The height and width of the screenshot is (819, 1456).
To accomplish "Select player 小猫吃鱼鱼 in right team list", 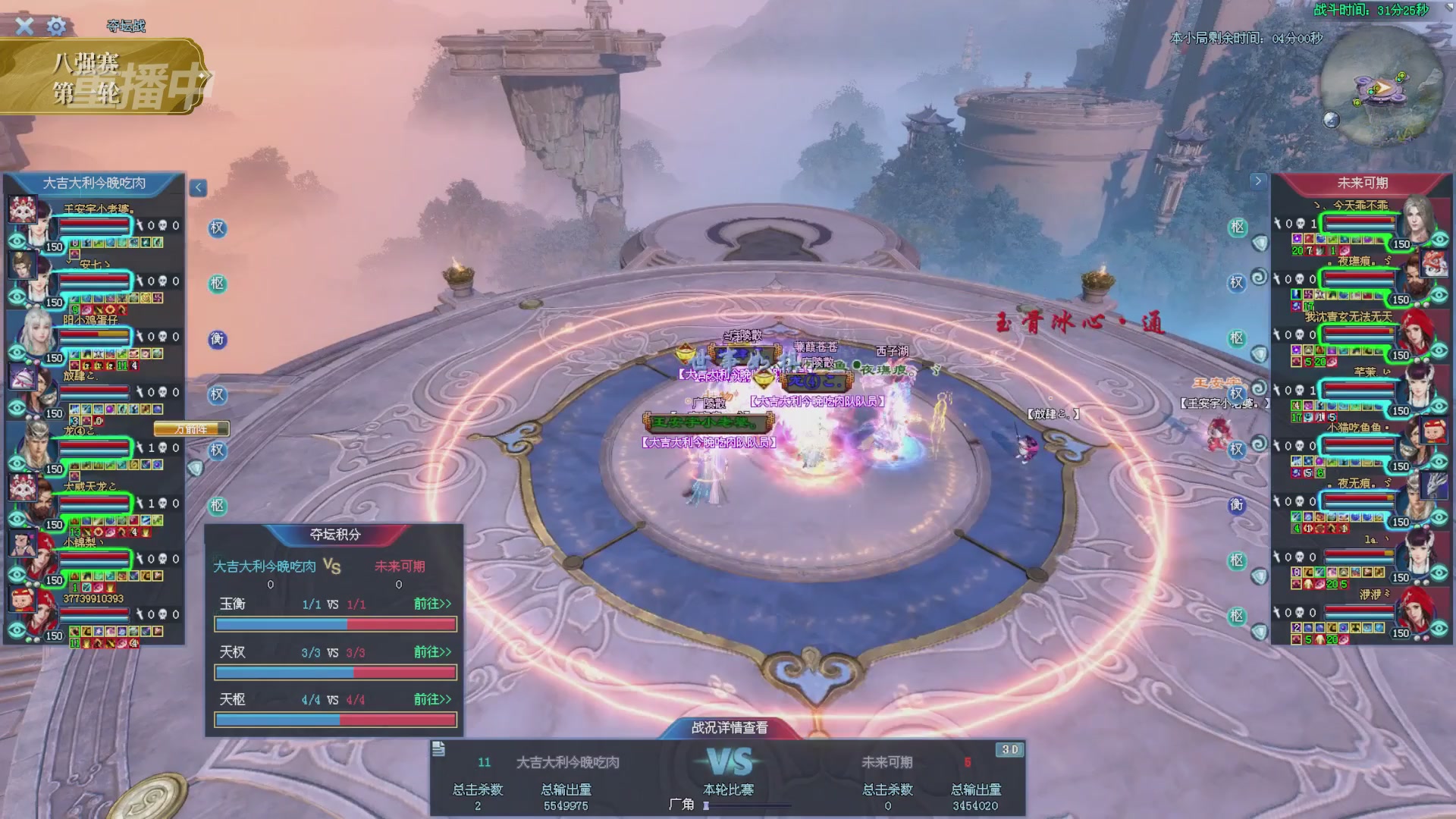I will 1359,445.
